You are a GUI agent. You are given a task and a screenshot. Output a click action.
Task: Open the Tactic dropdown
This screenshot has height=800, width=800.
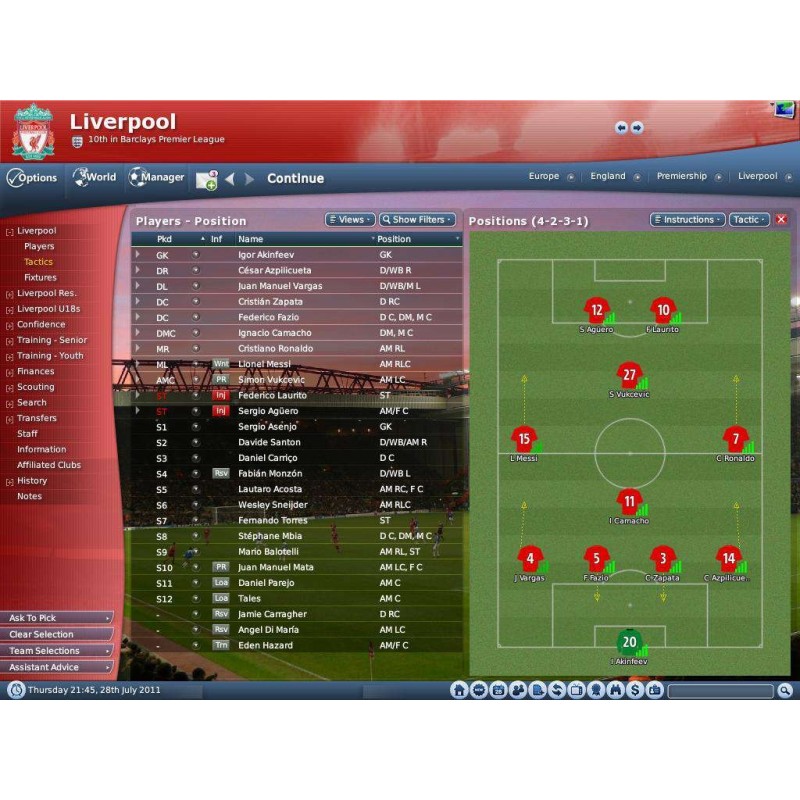(749, 220)
